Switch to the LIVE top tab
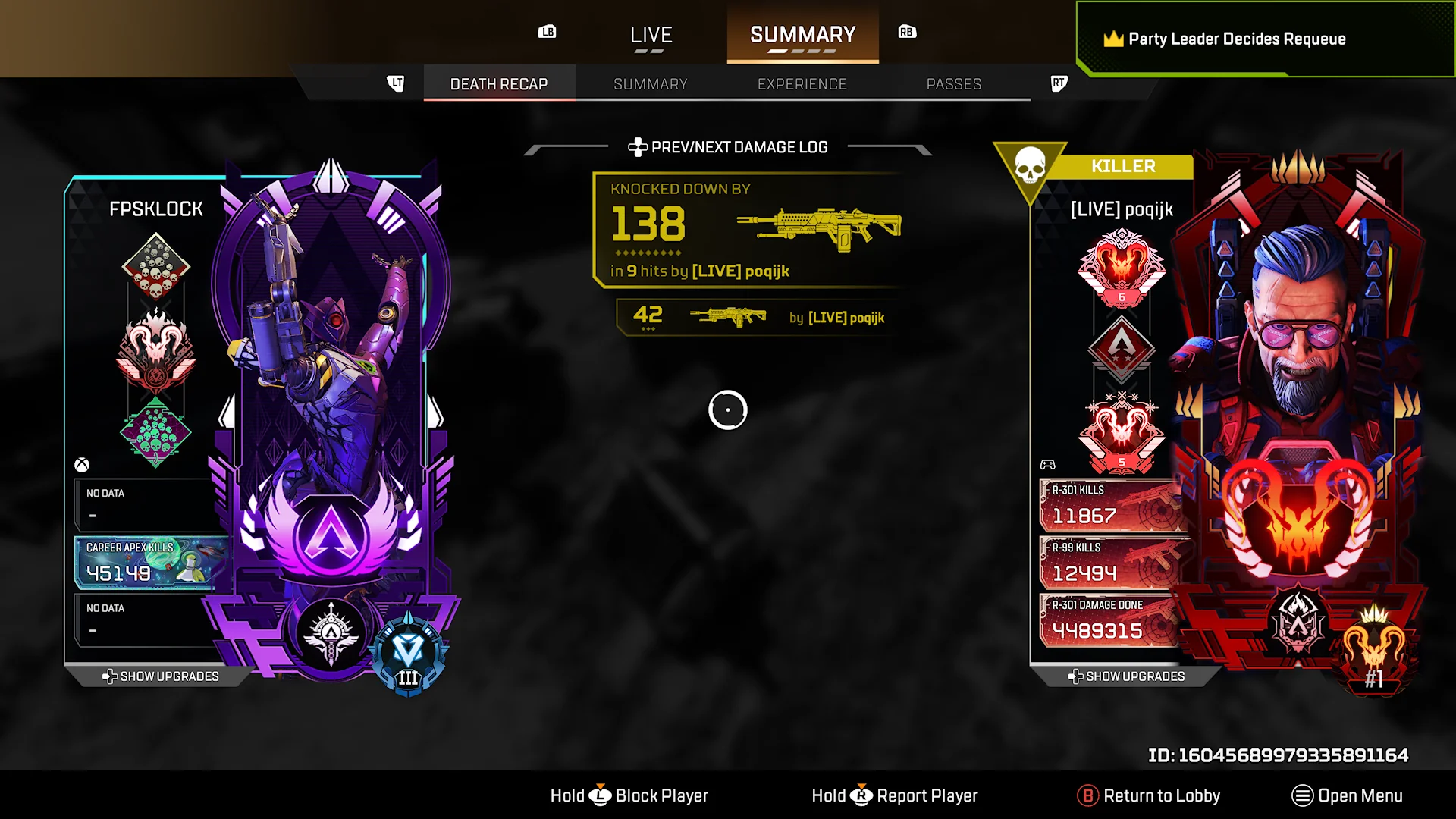 [x=651, y=35]
